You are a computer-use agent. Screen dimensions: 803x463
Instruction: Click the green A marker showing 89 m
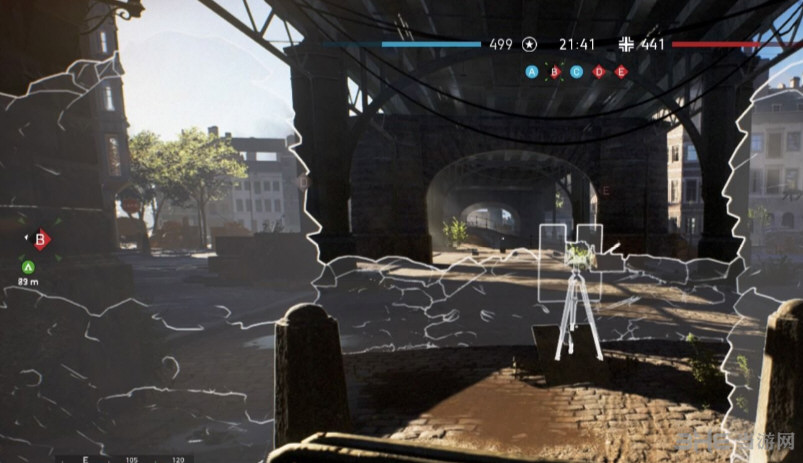click(28, 266)
